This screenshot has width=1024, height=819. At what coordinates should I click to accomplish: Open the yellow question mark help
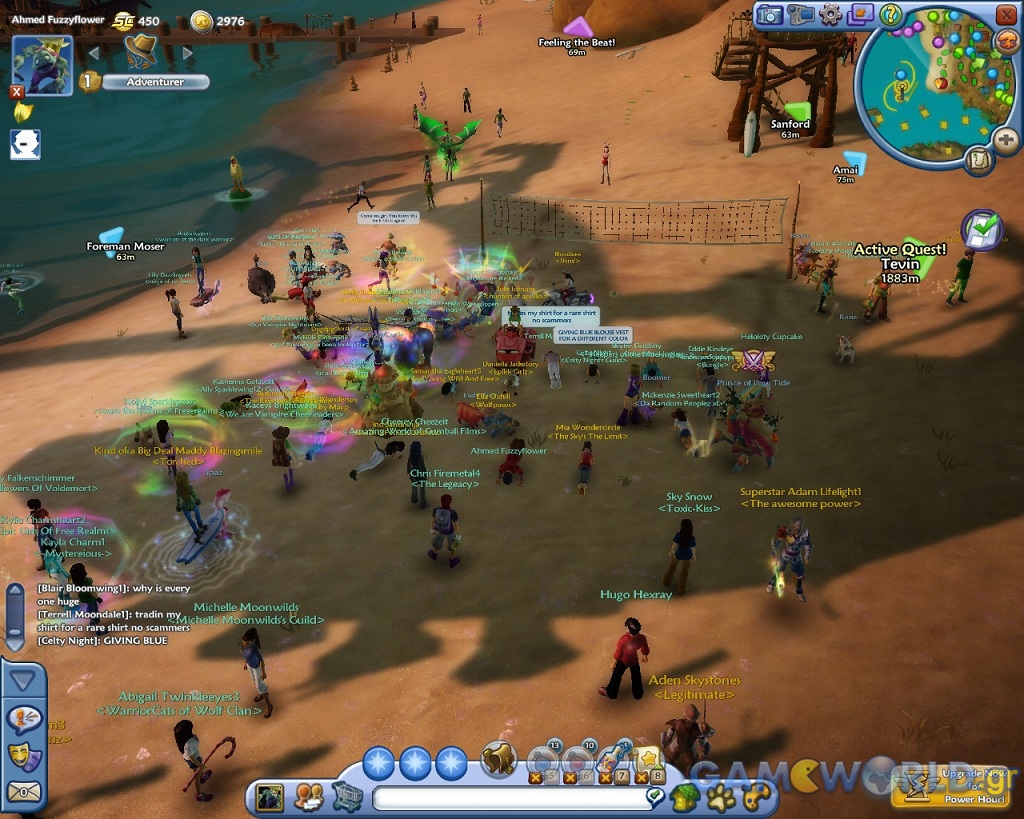coord(890,14)
